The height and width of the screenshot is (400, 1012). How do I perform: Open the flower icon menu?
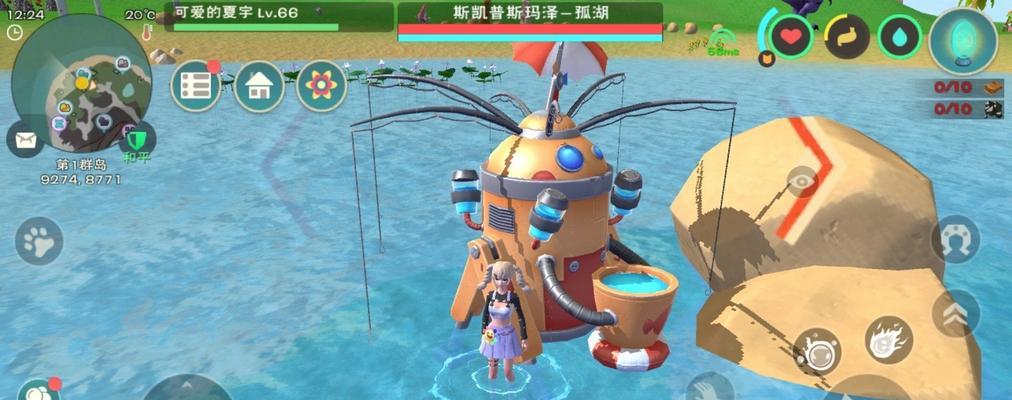pos(321,86)
